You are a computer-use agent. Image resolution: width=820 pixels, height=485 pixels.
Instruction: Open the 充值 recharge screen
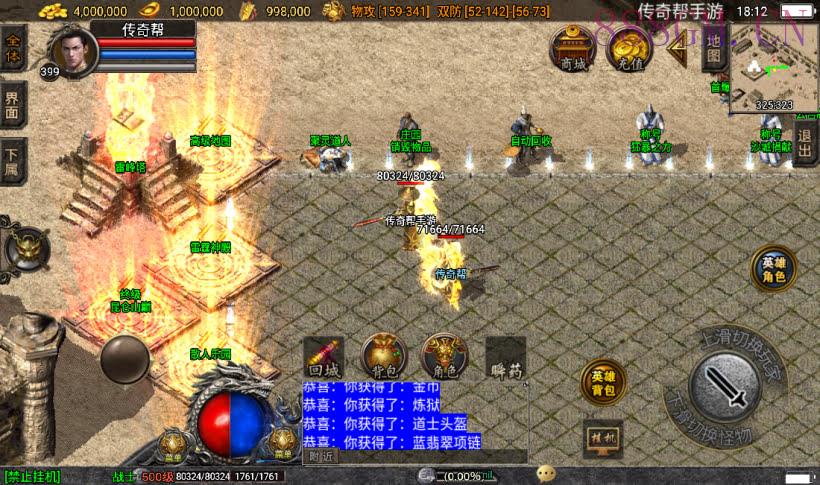tap(630, 49)
